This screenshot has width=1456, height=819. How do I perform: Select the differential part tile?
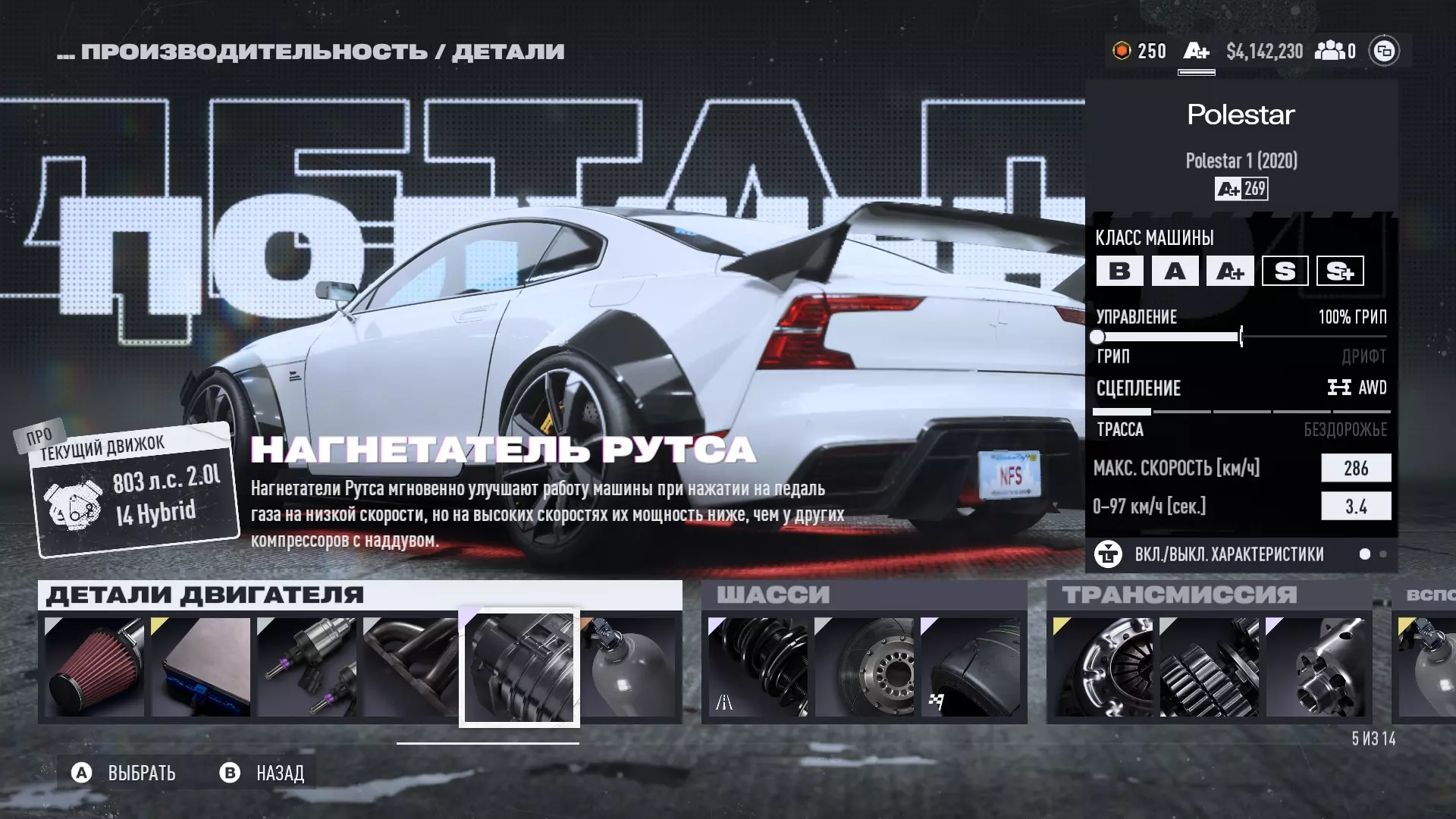pos(1315,667)
